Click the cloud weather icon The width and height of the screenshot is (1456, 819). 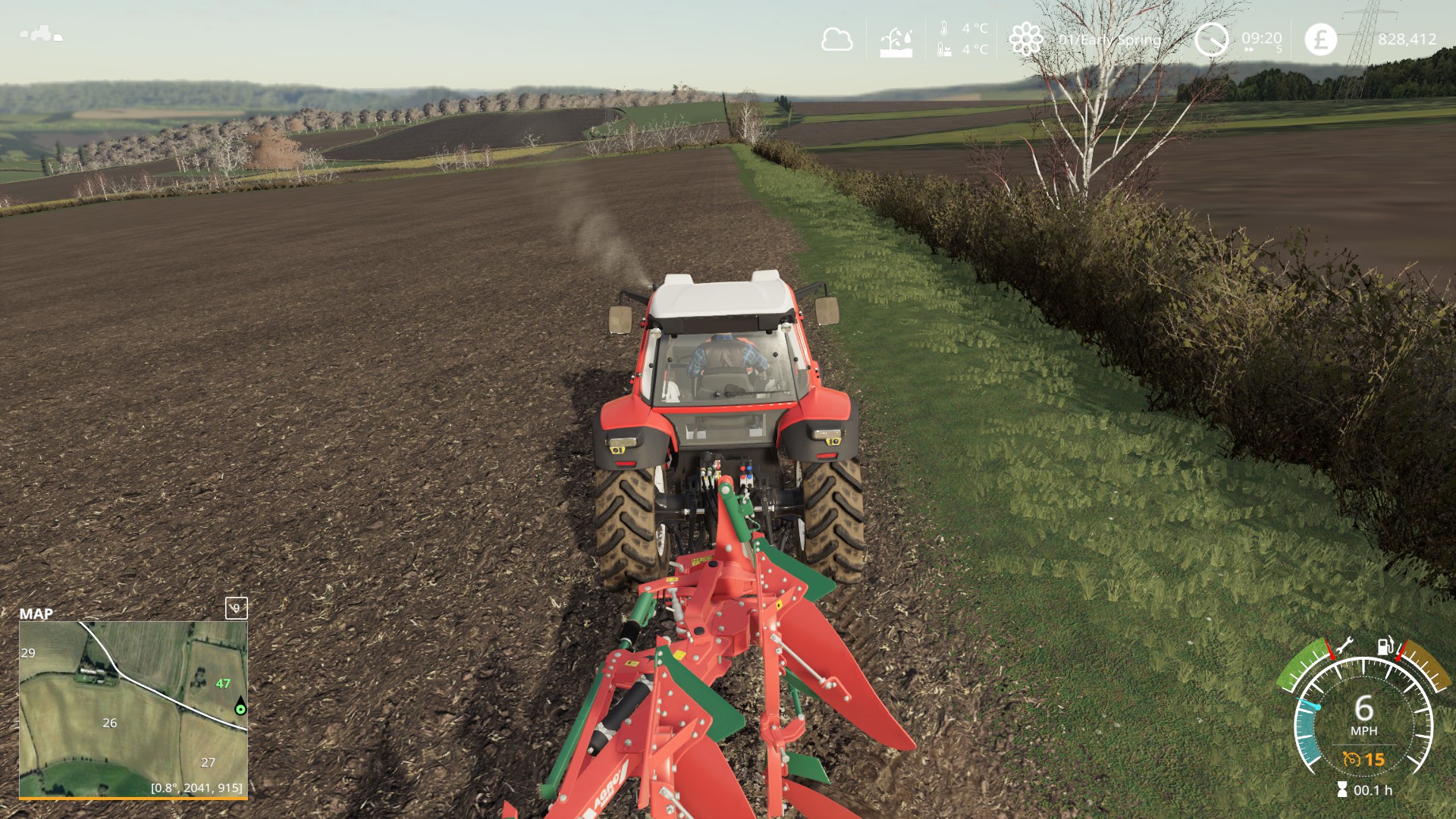[836, 39]
